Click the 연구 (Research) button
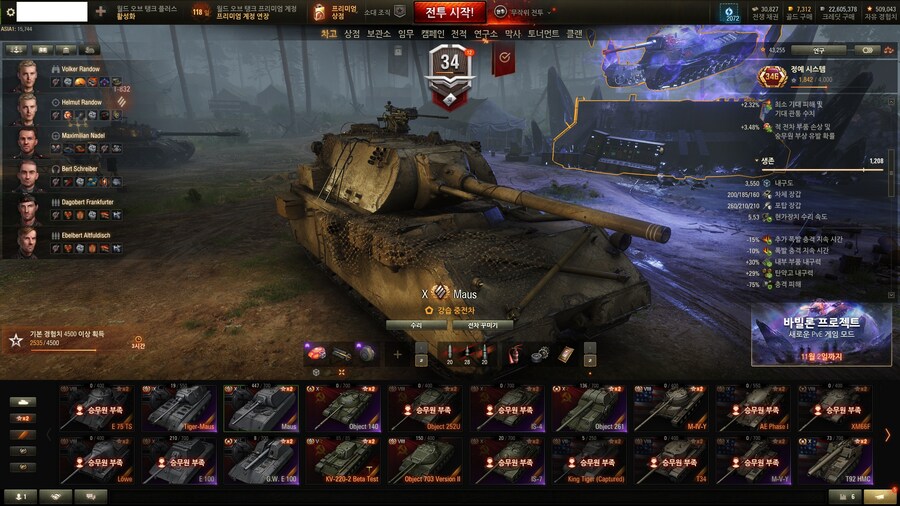Image resolution: width=900 pixels, height=506 pixels. click(x=818, y=49)
